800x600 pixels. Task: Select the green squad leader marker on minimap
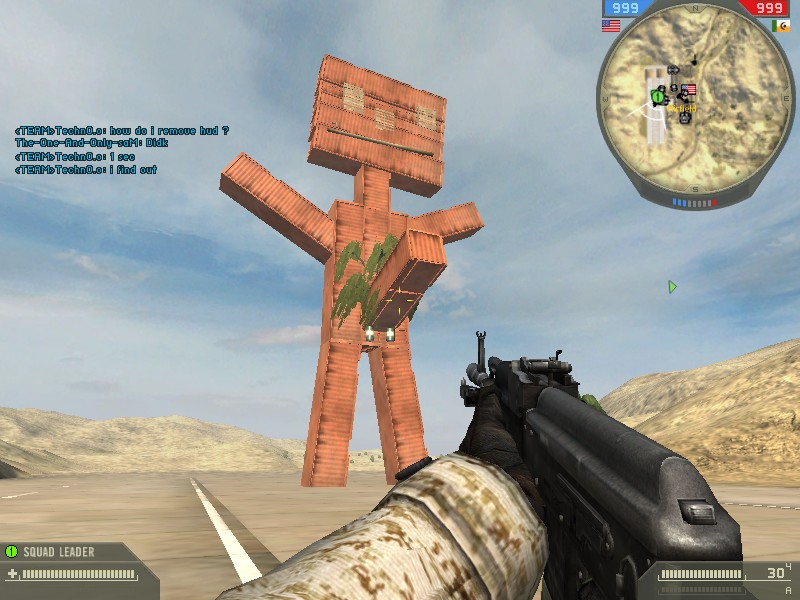click(x=658, y=97)
